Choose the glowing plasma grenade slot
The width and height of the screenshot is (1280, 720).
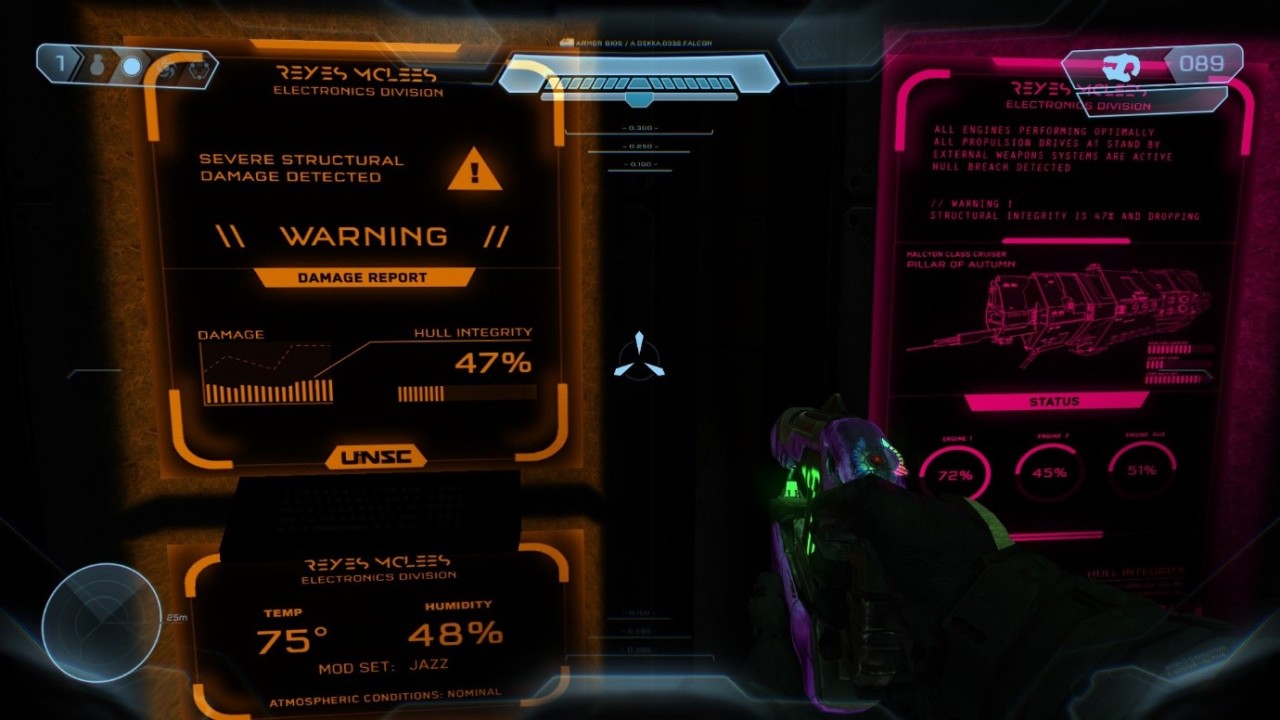(x=132, y=67)
